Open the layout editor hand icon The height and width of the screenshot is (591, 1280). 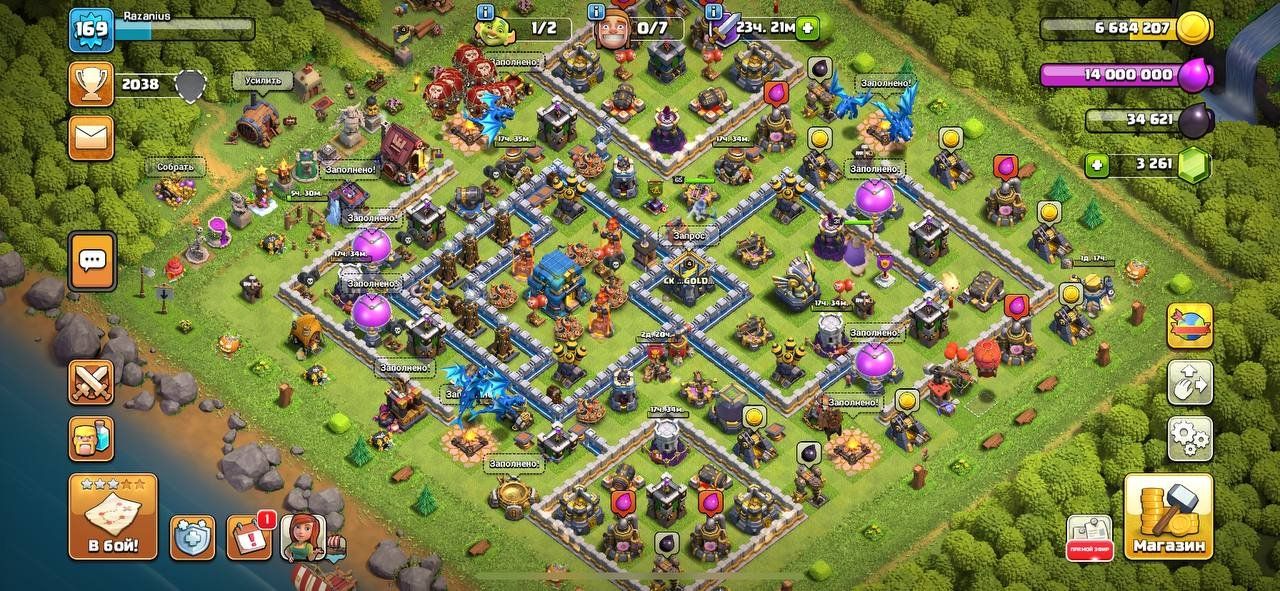click(1190, 381)
